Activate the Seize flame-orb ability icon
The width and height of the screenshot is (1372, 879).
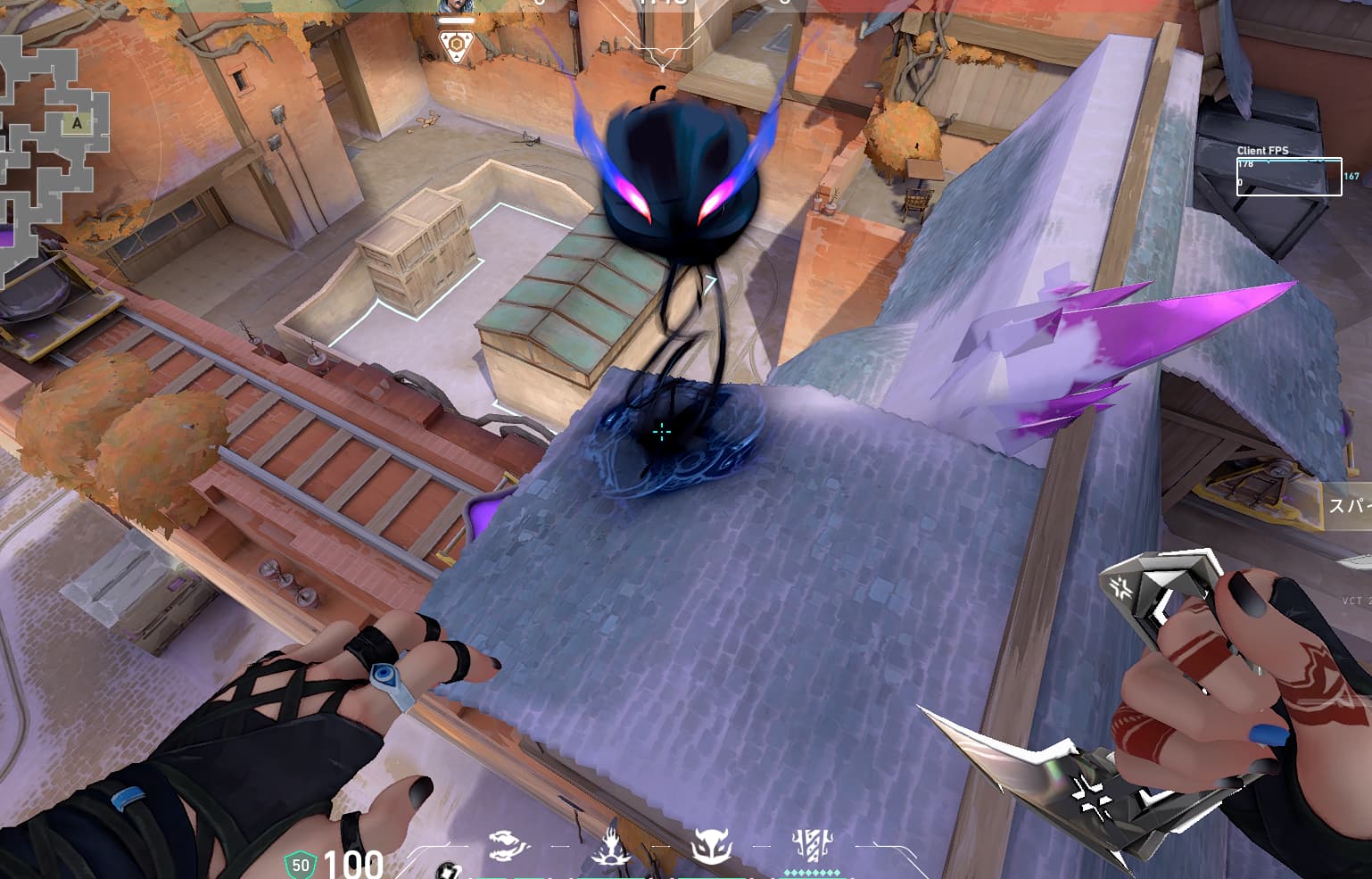(x=613, y=843)
